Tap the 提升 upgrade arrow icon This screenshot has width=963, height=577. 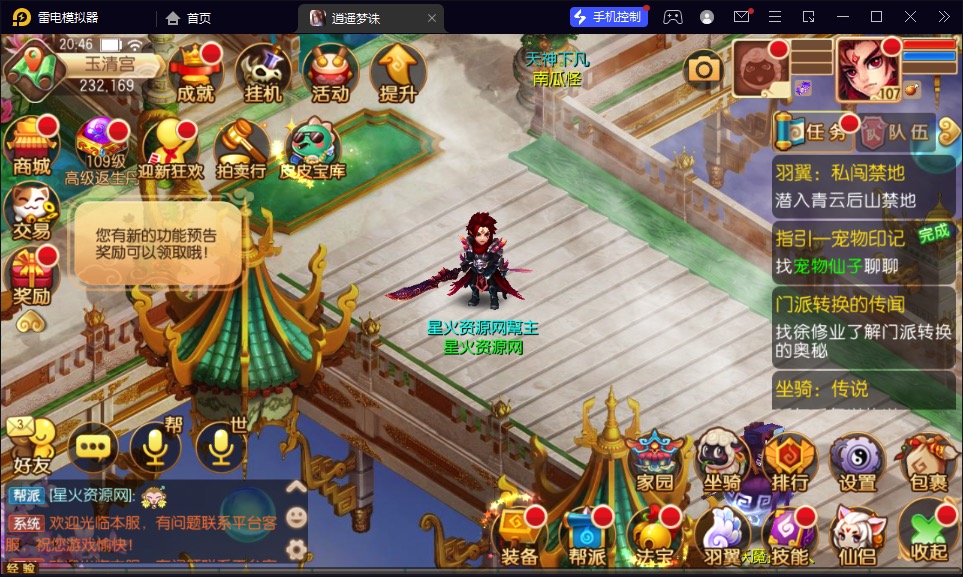coord(397,73)
